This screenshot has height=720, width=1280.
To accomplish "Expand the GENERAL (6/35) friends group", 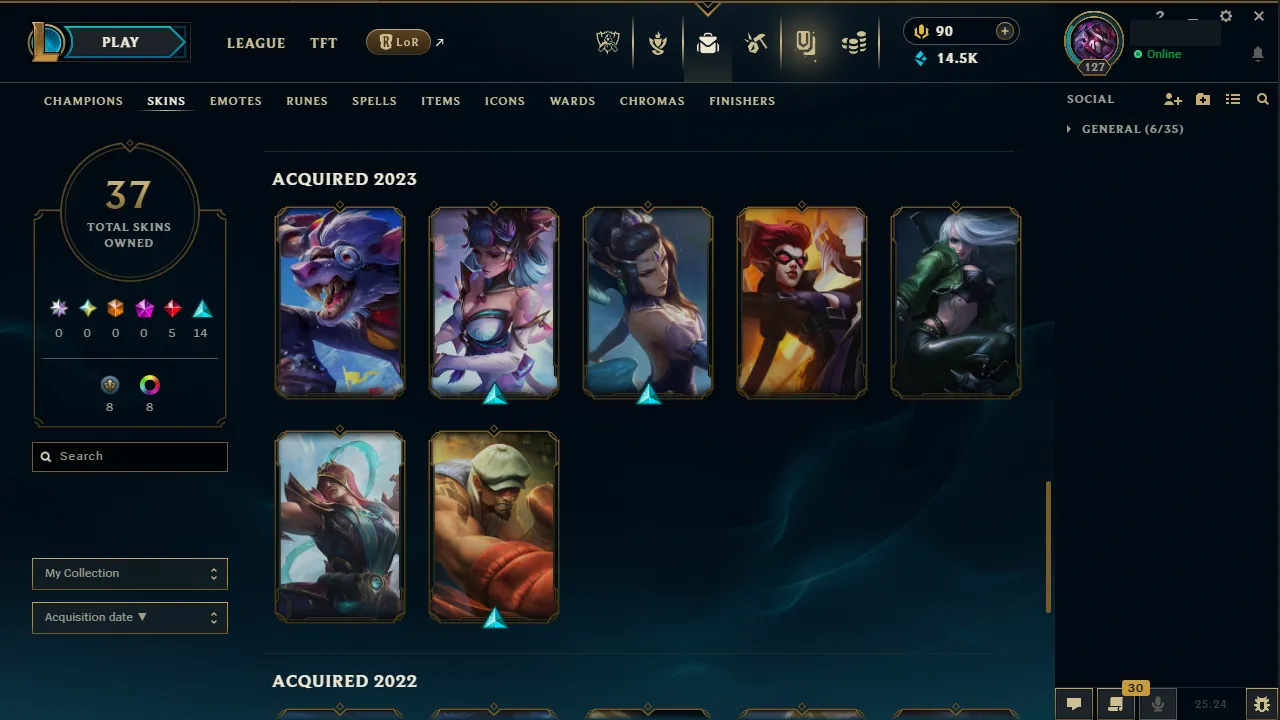I will (1124, 129).
